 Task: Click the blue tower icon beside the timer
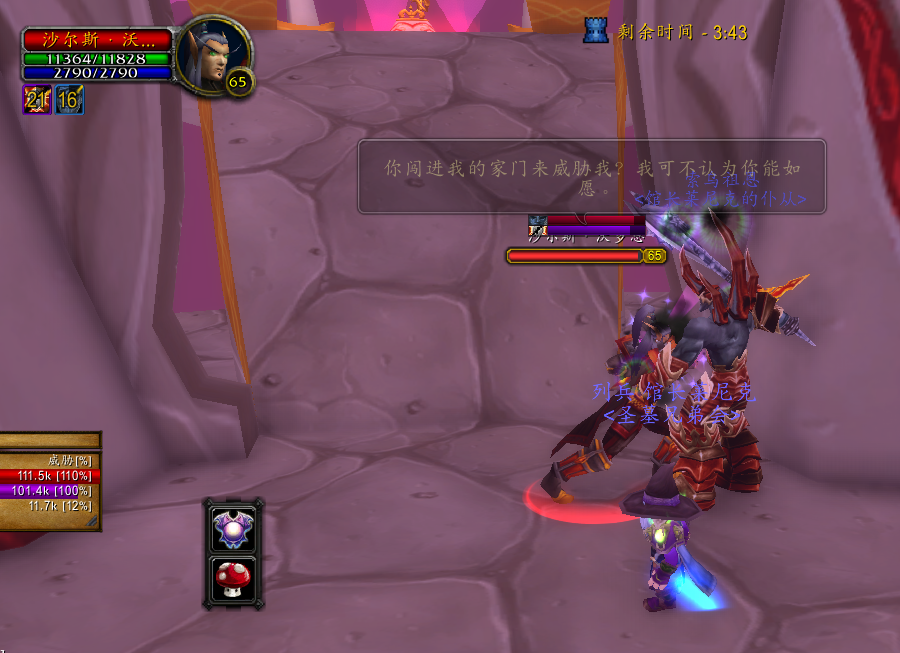point(596,31)
